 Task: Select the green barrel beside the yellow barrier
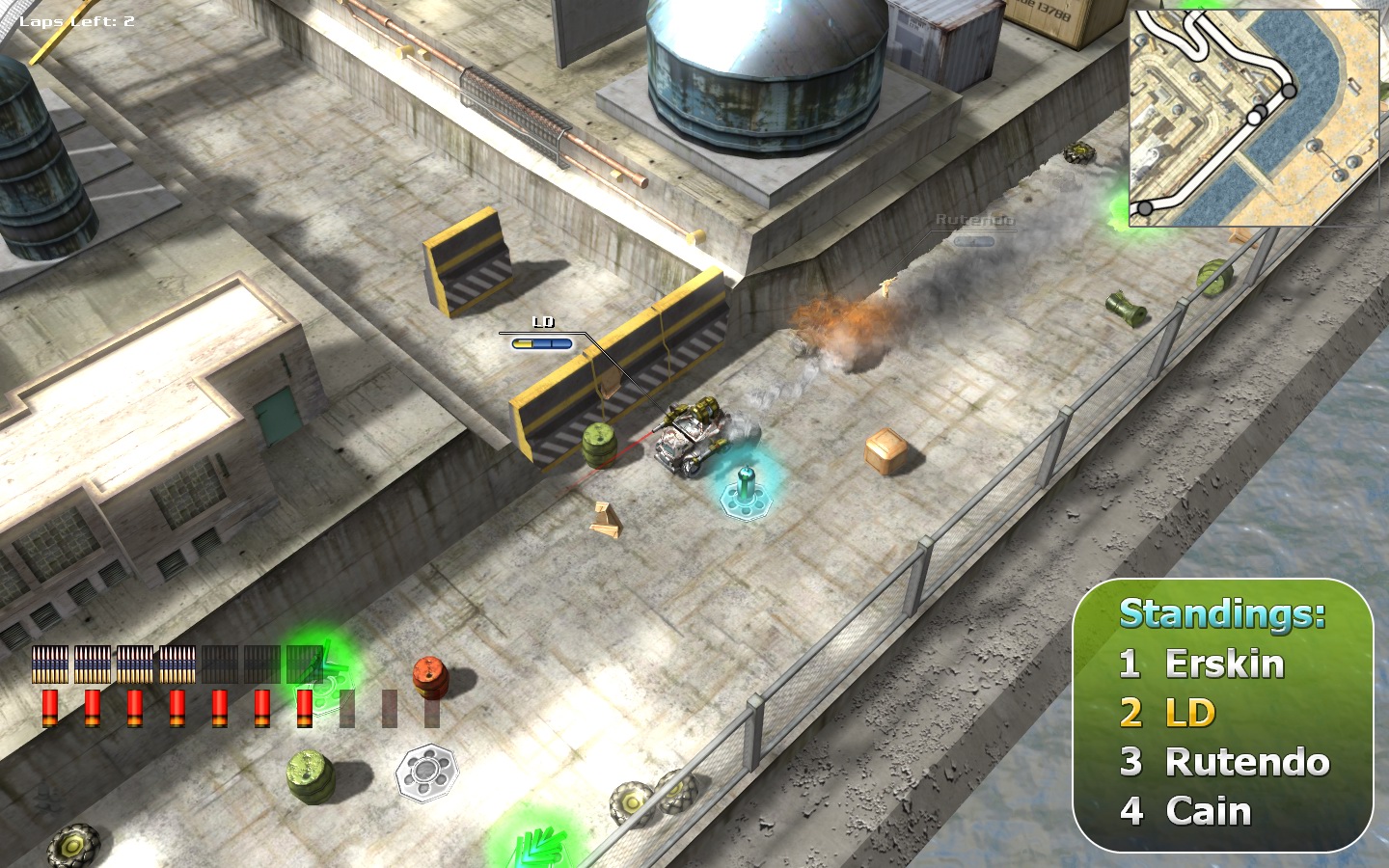599,444
